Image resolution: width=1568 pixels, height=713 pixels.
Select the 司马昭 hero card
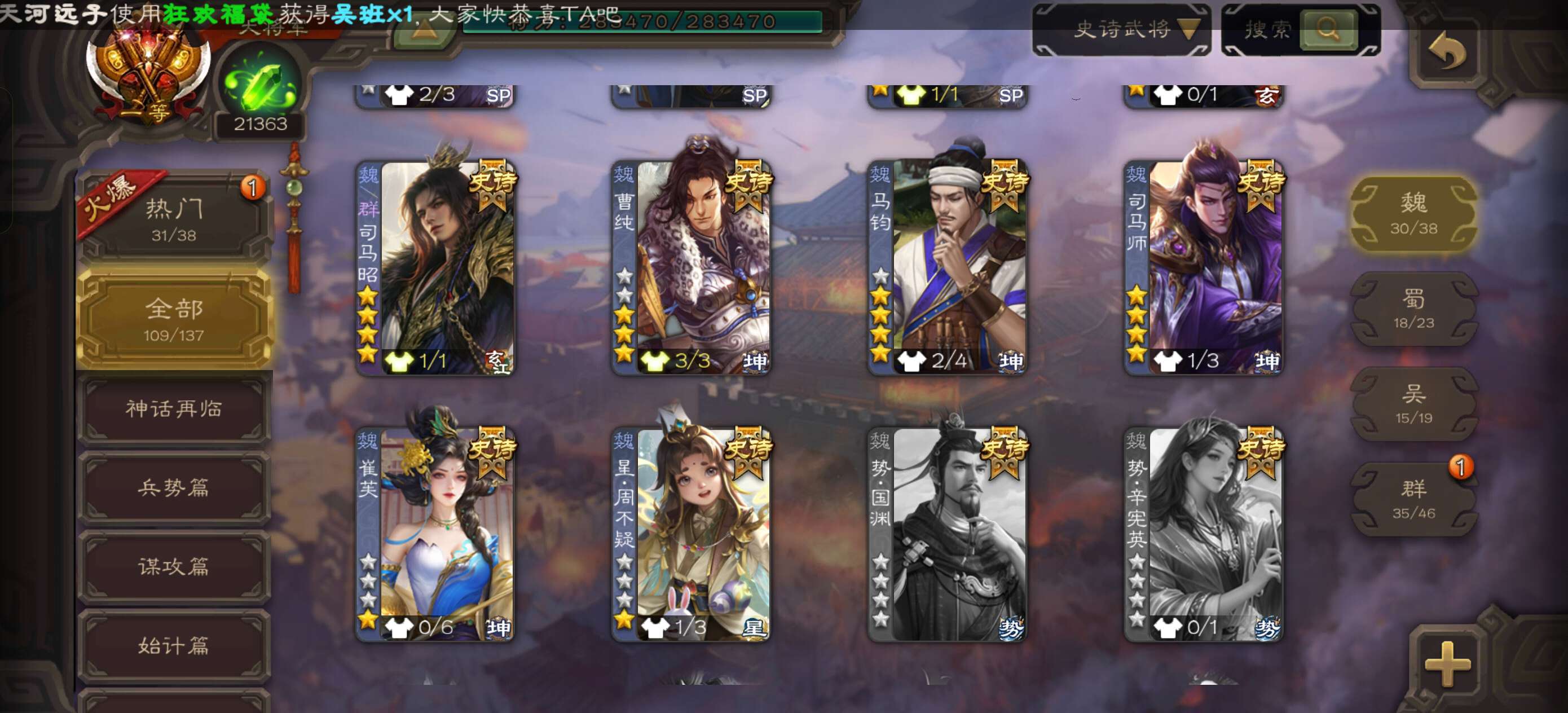435,268
